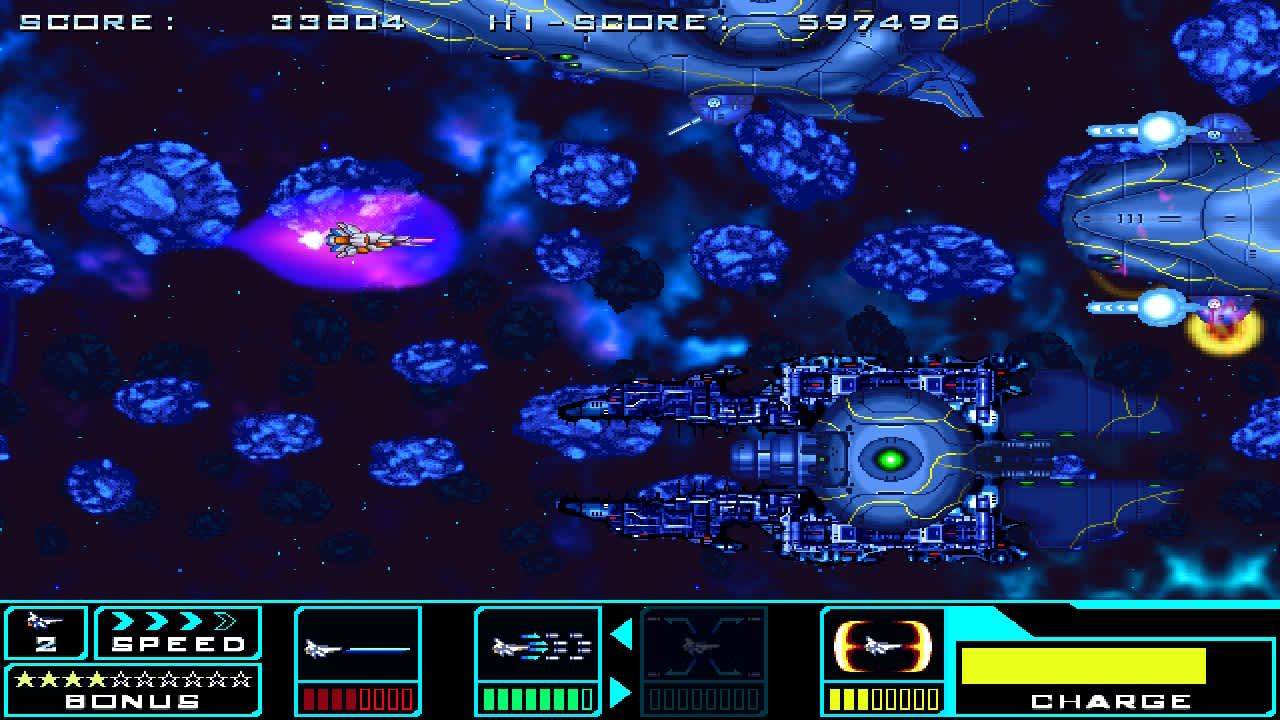Viewport: 1280px width, 720px height.
Task: Select the SPEED chevron indicator
Action: [x=175, y=620]
